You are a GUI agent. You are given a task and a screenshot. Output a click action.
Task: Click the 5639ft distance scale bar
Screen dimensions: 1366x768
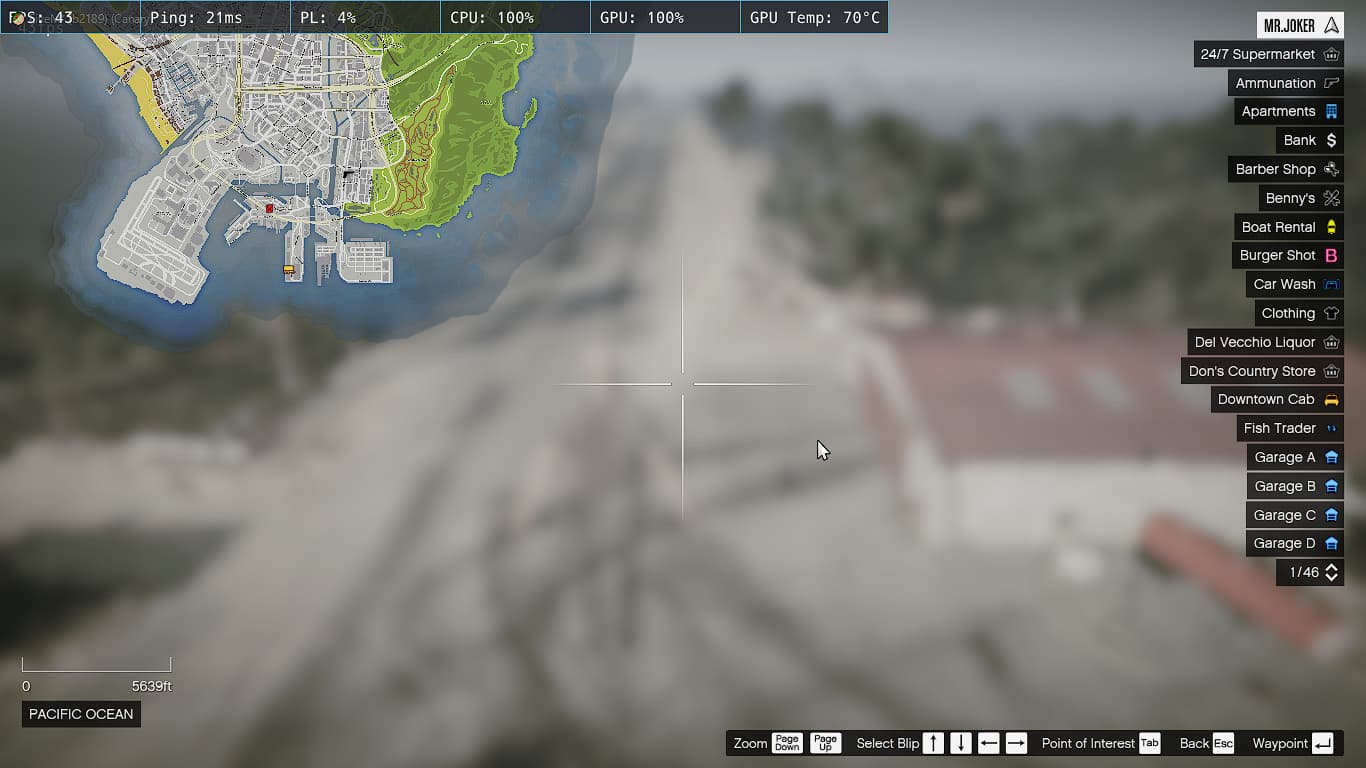pyautogui.click(x=96, y=663)
